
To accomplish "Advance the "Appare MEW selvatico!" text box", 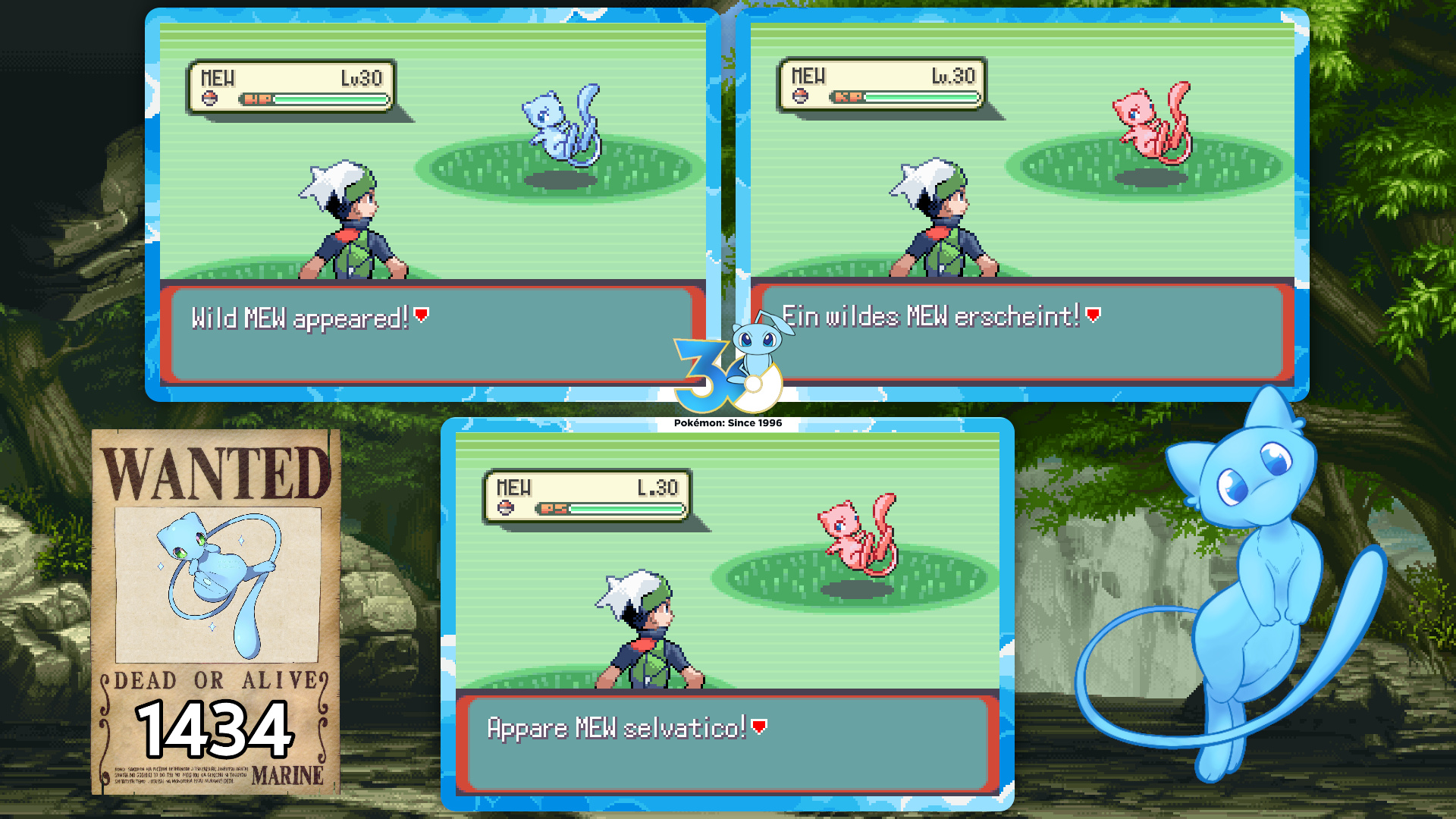I will tap(759, 727).
